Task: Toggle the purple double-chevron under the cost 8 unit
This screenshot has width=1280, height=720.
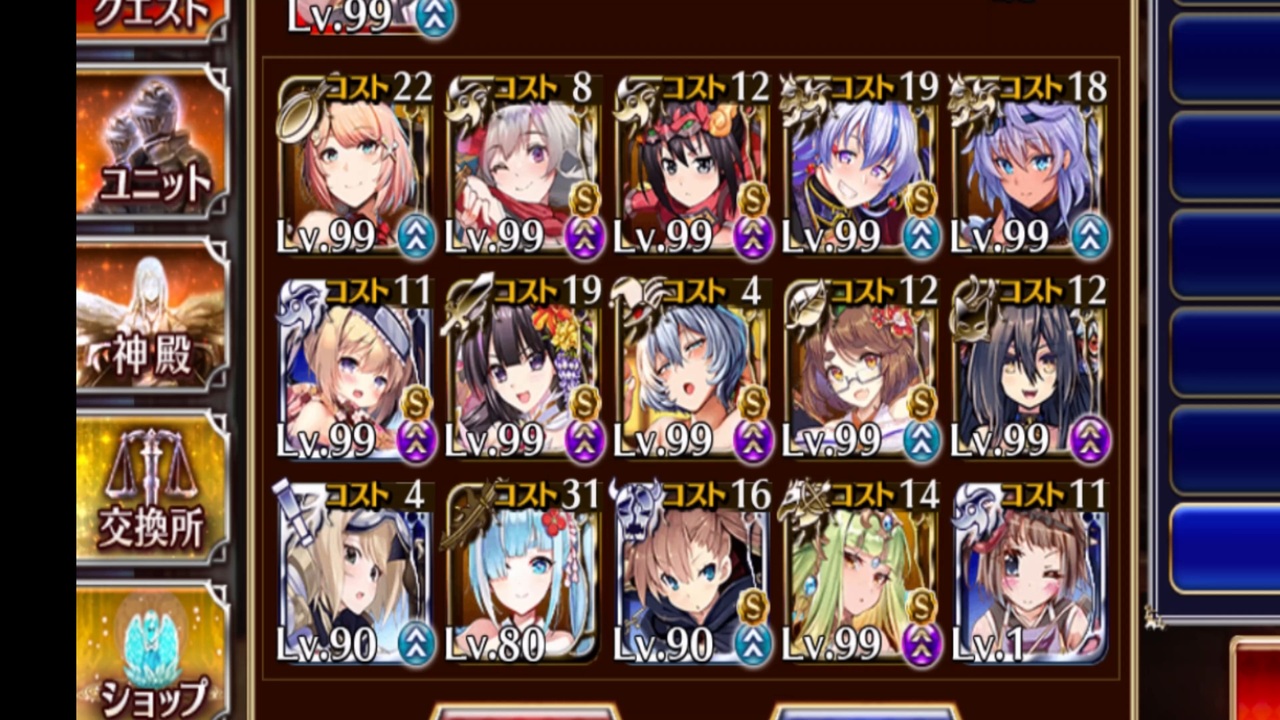Action: (583, 237)
